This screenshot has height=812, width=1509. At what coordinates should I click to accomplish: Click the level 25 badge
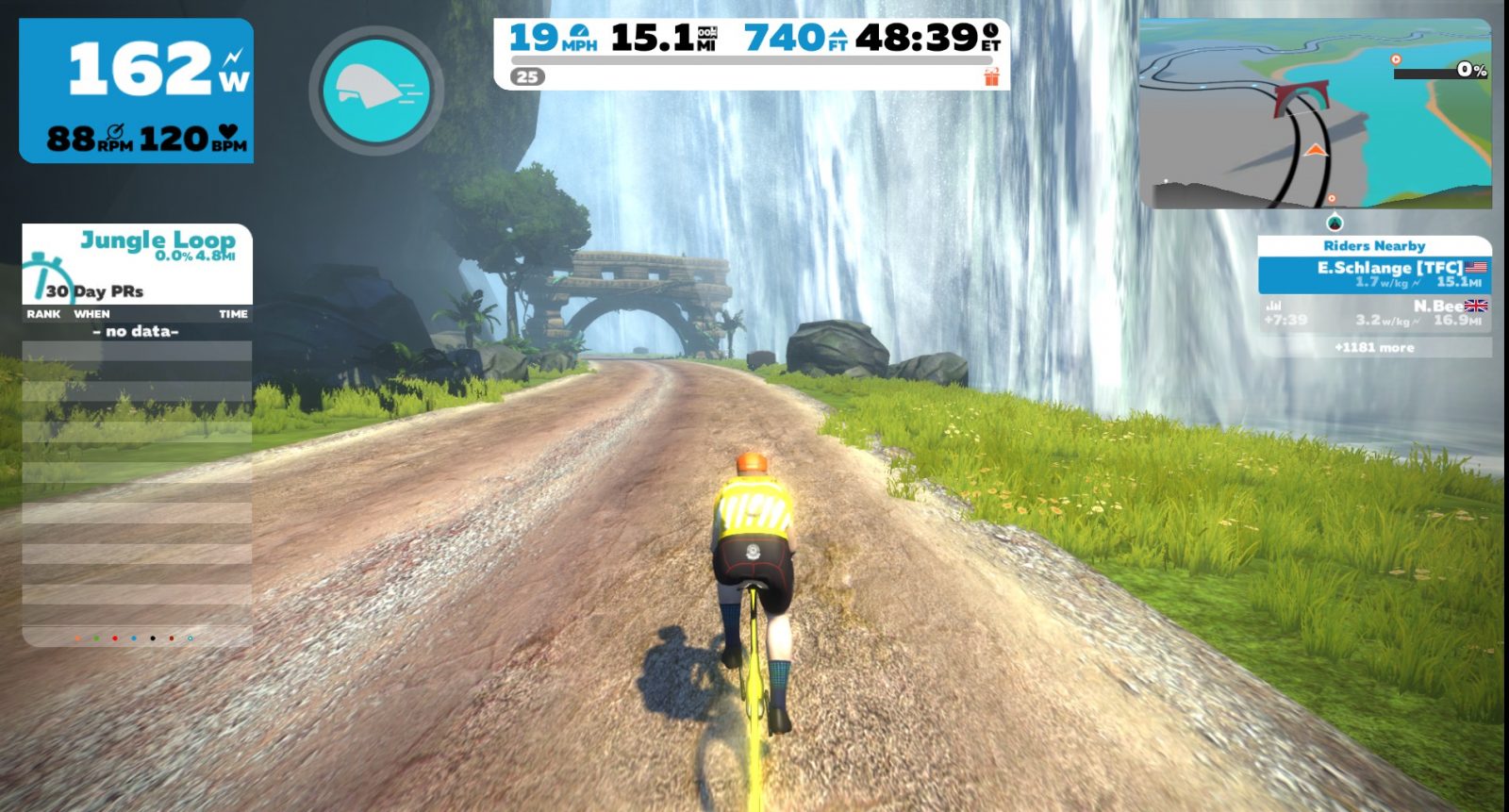click(x=528, y=77)
